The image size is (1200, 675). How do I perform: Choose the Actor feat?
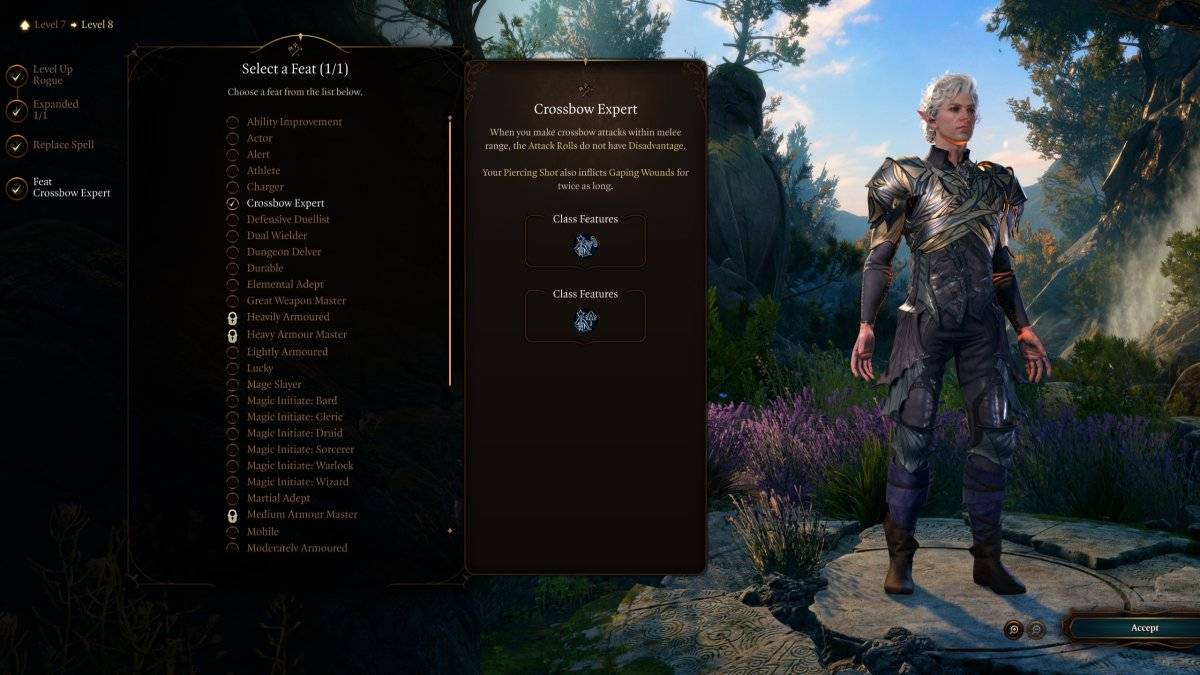259,138
